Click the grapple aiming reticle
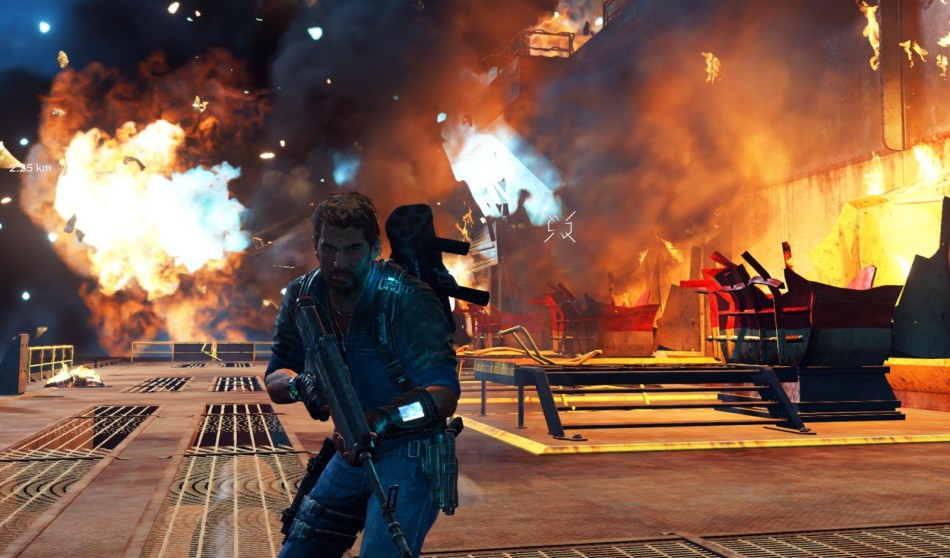 click(559, 227)
